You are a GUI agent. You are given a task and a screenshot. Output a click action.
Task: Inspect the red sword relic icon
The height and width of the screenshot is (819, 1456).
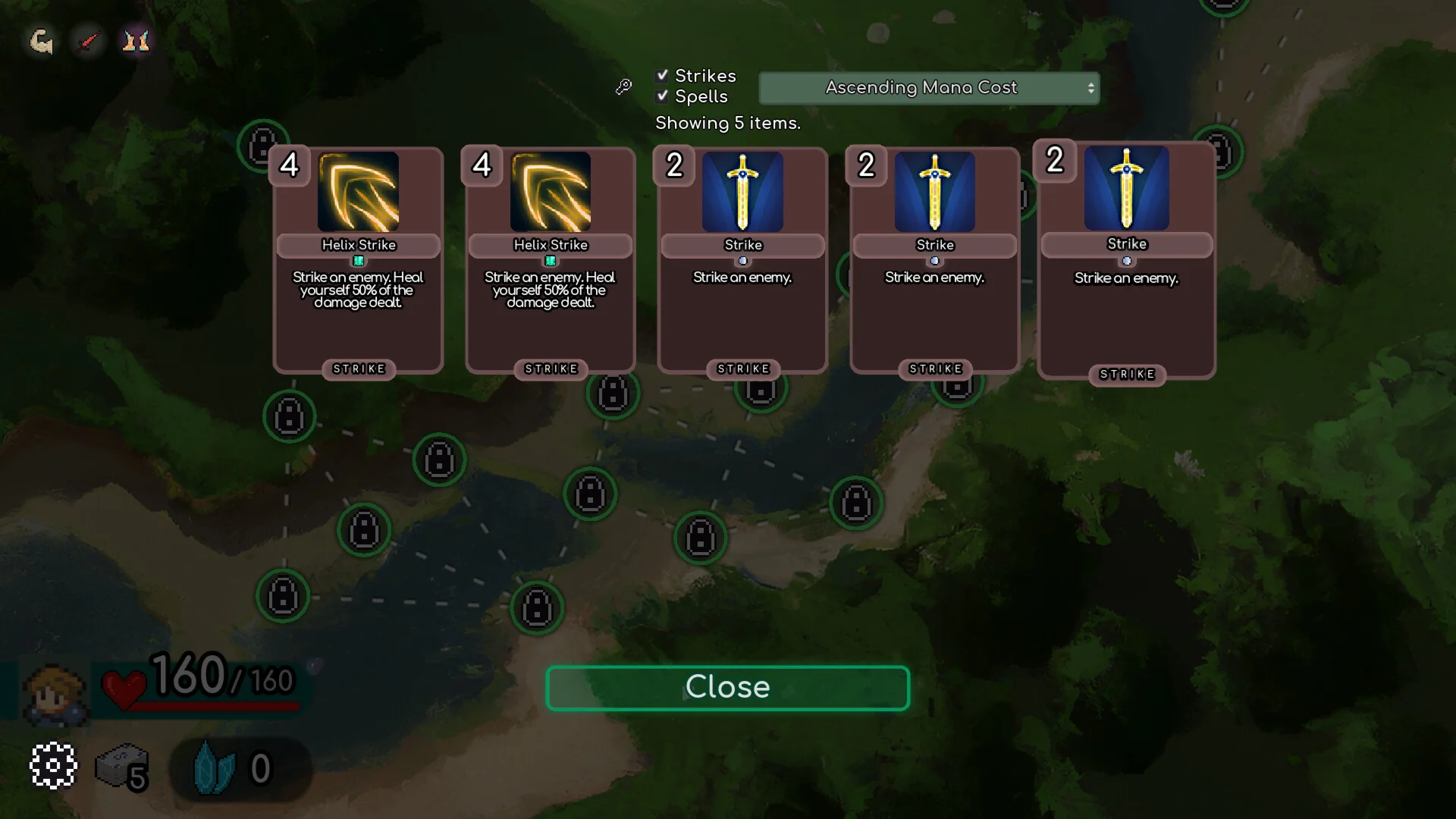89,41
